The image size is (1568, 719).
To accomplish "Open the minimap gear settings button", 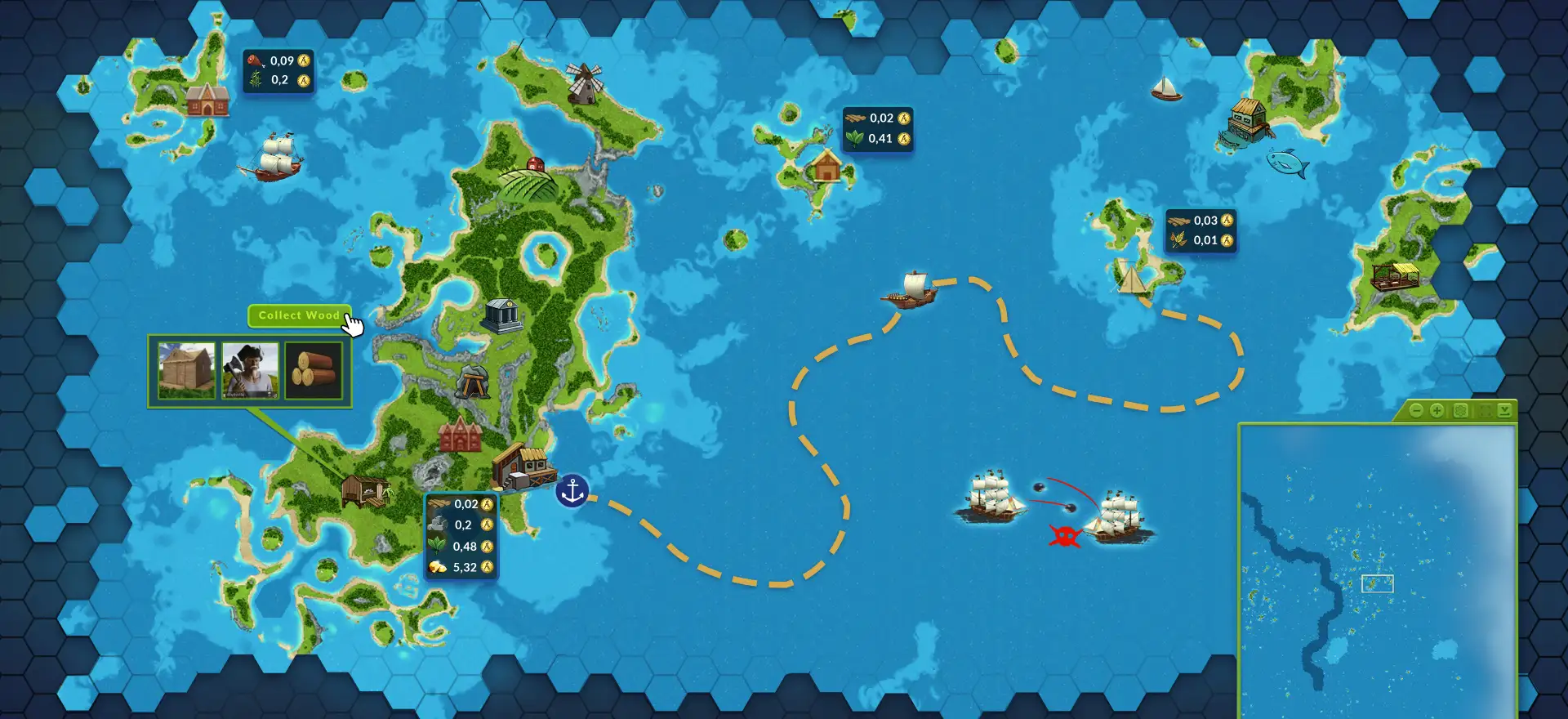I will 1460,411.
